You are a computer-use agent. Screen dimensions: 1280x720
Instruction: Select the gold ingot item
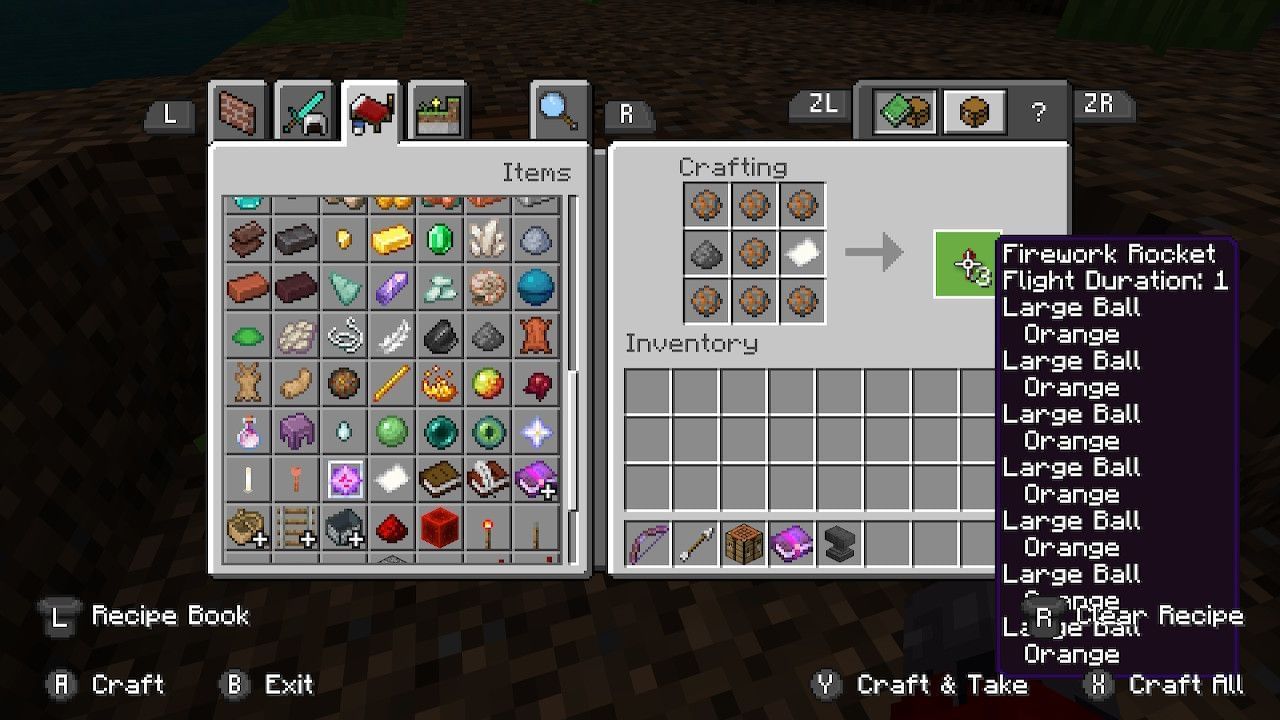coord(391,239)
